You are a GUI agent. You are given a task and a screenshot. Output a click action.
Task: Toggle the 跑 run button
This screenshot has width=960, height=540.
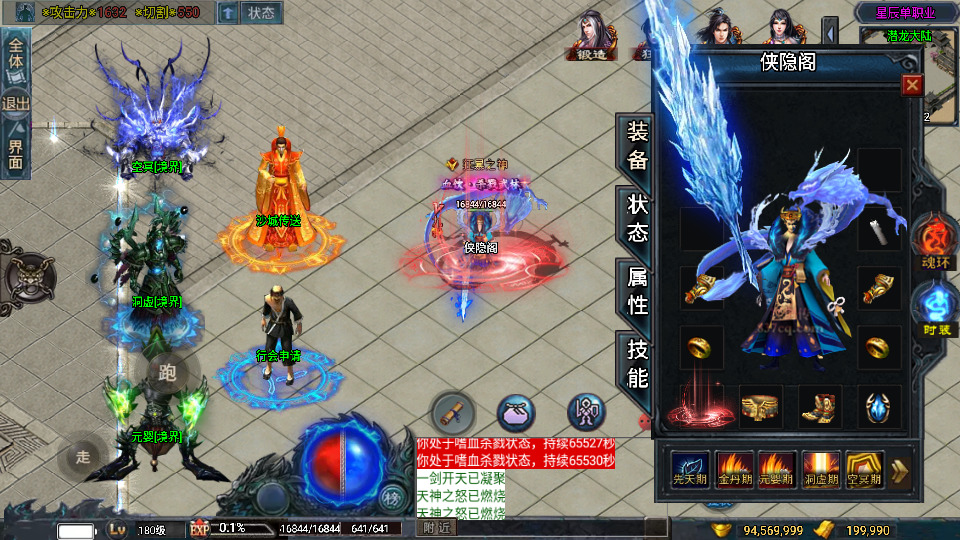pos(167,374)
